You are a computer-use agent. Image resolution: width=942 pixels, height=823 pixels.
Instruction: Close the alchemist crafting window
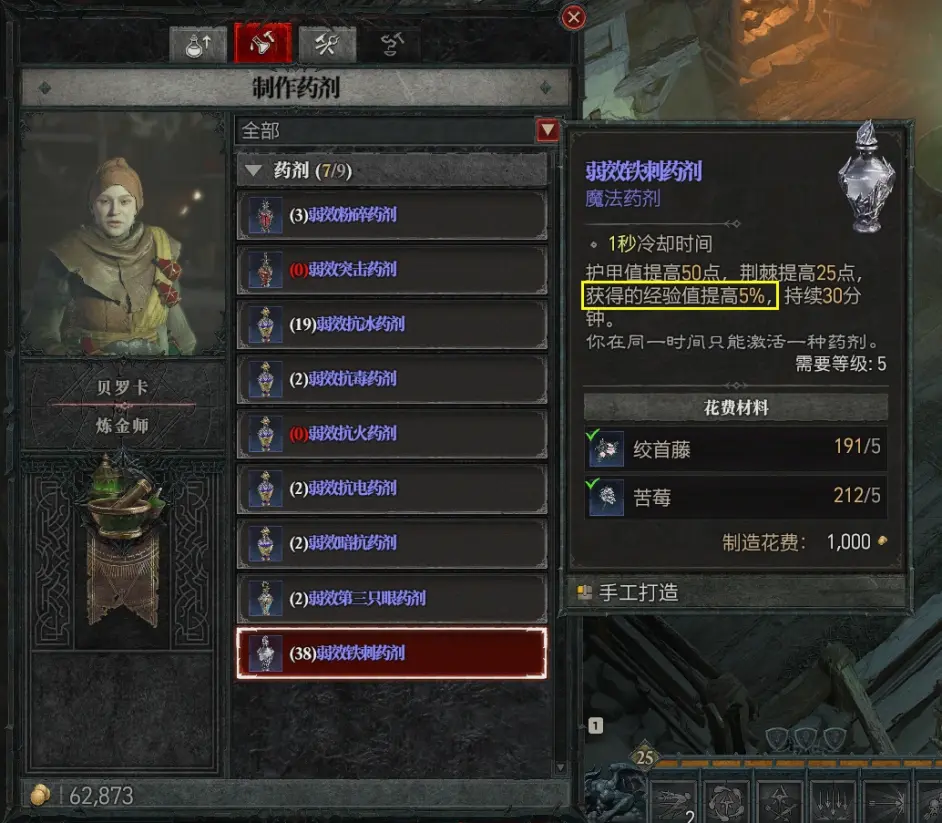573,17
